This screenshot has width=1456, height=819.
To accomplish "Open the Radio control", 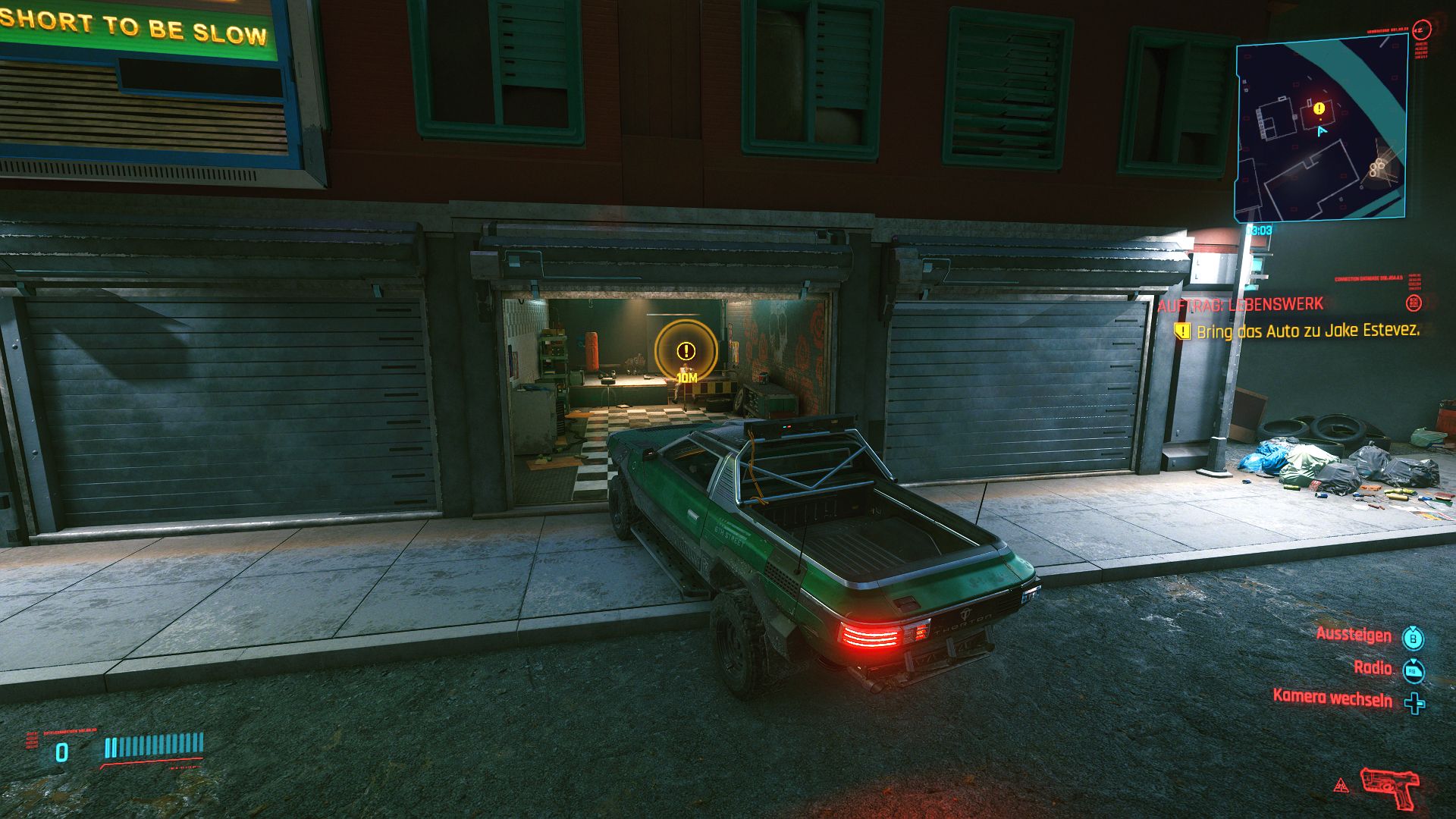I will pos(1371,669).
